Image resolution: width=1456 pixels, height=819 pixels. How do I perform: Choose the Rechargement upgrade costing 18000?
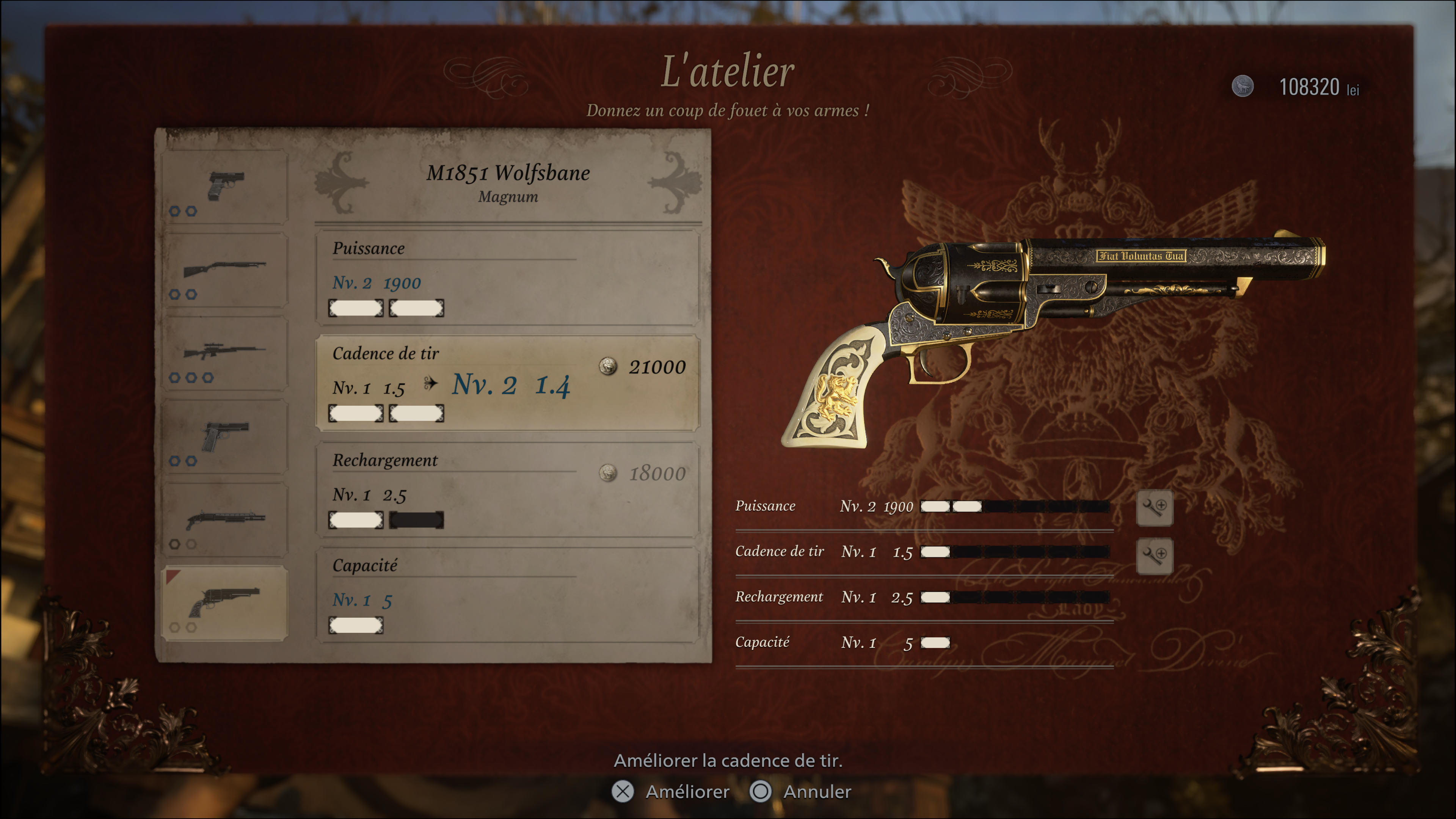[507, 490]
